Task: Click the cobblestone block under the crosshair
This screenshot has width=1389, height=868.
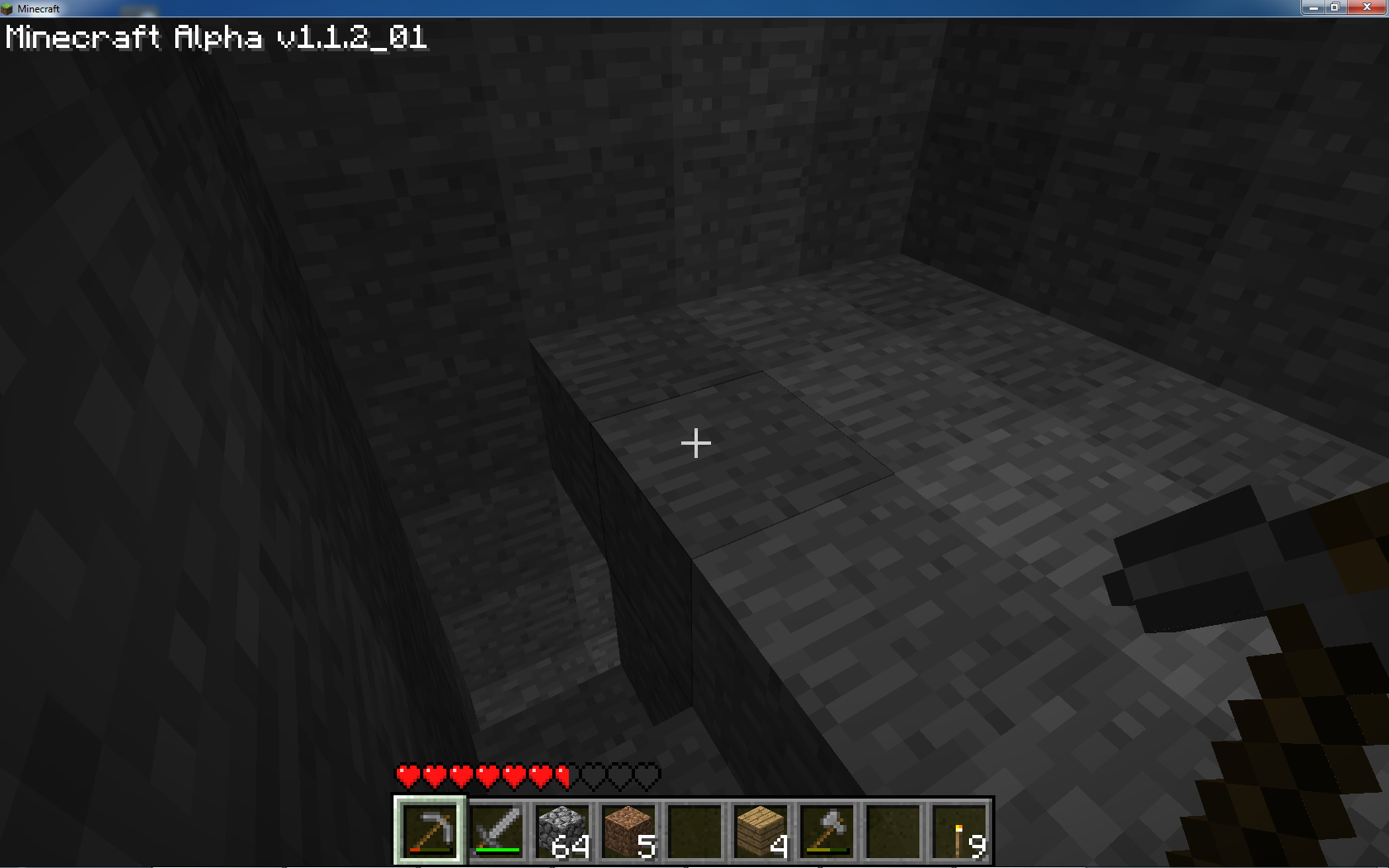Action: pos(695,444)
